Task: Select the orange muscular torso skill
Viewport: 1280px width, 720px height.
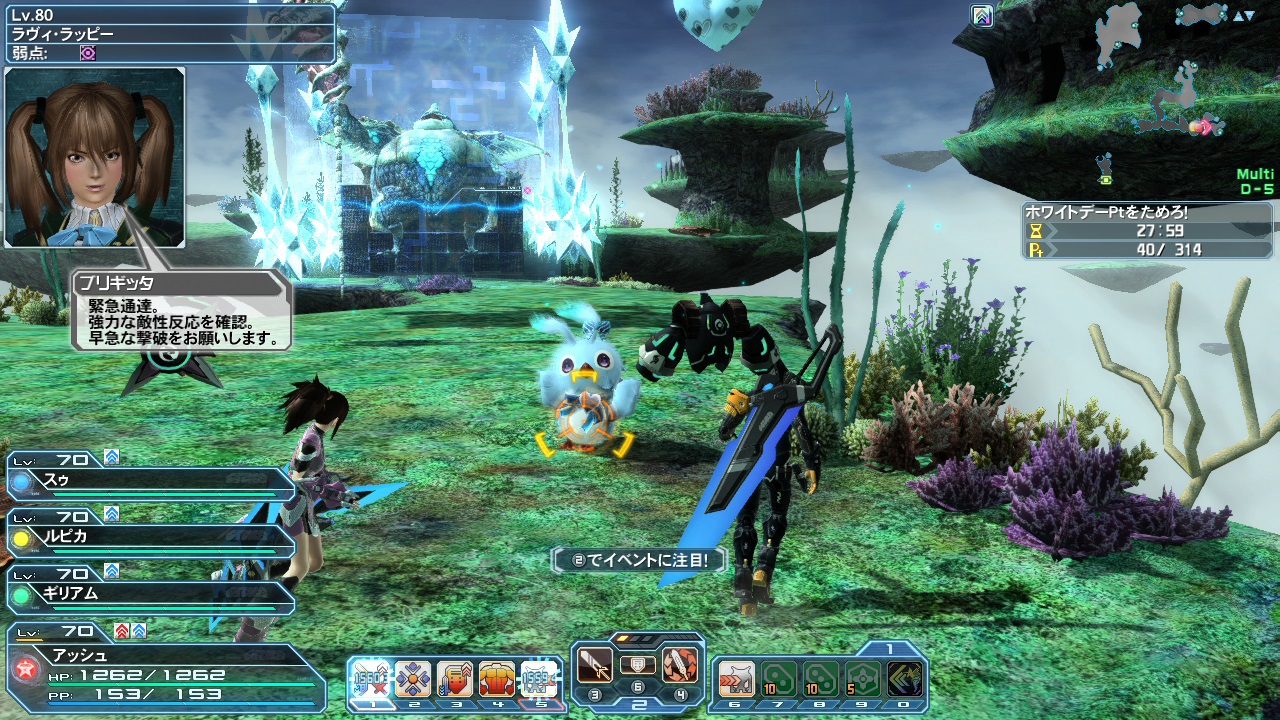Action: pyautogui.click(x=496, y=679)
